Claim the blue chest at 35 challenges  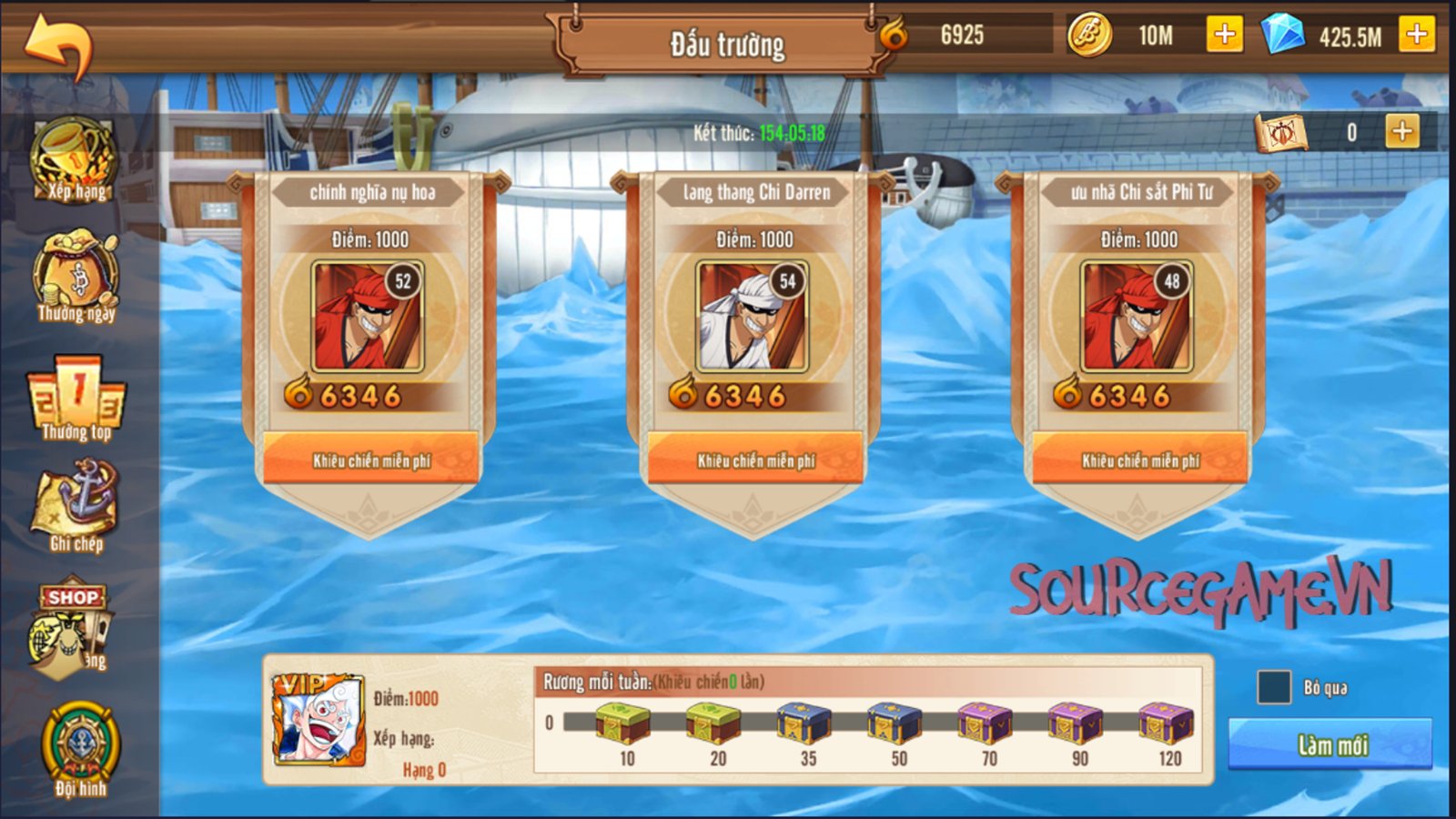tap(804, 724)
